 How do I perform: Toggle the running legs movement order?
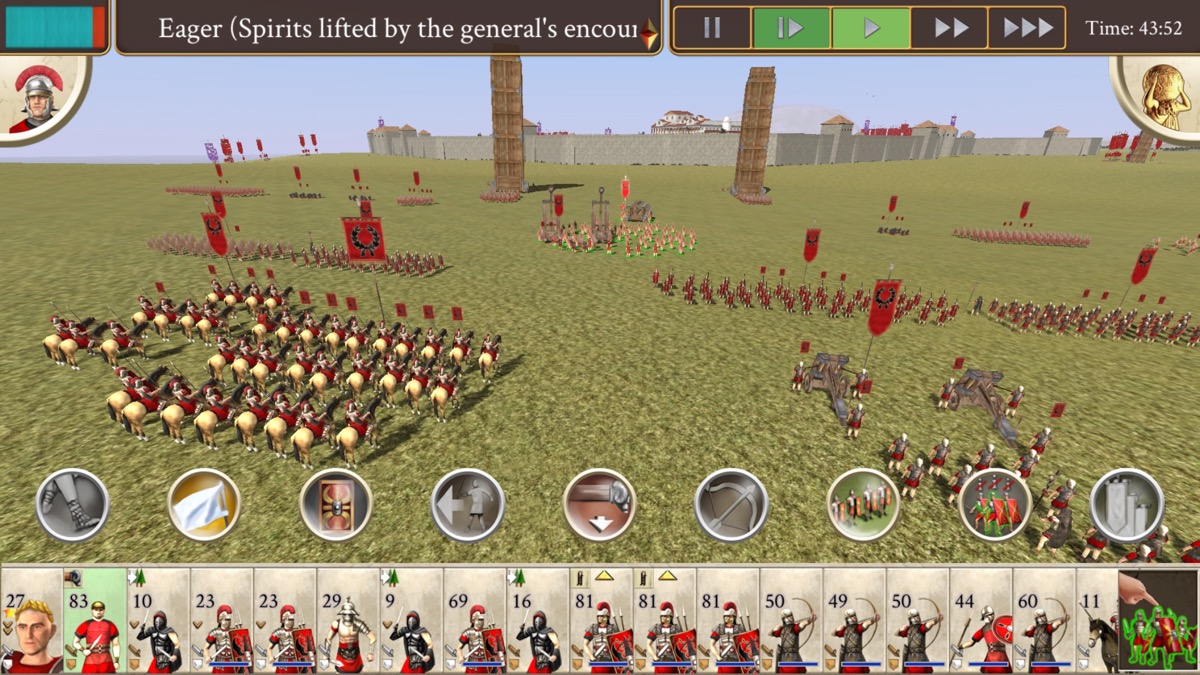[x=72, y=505]
